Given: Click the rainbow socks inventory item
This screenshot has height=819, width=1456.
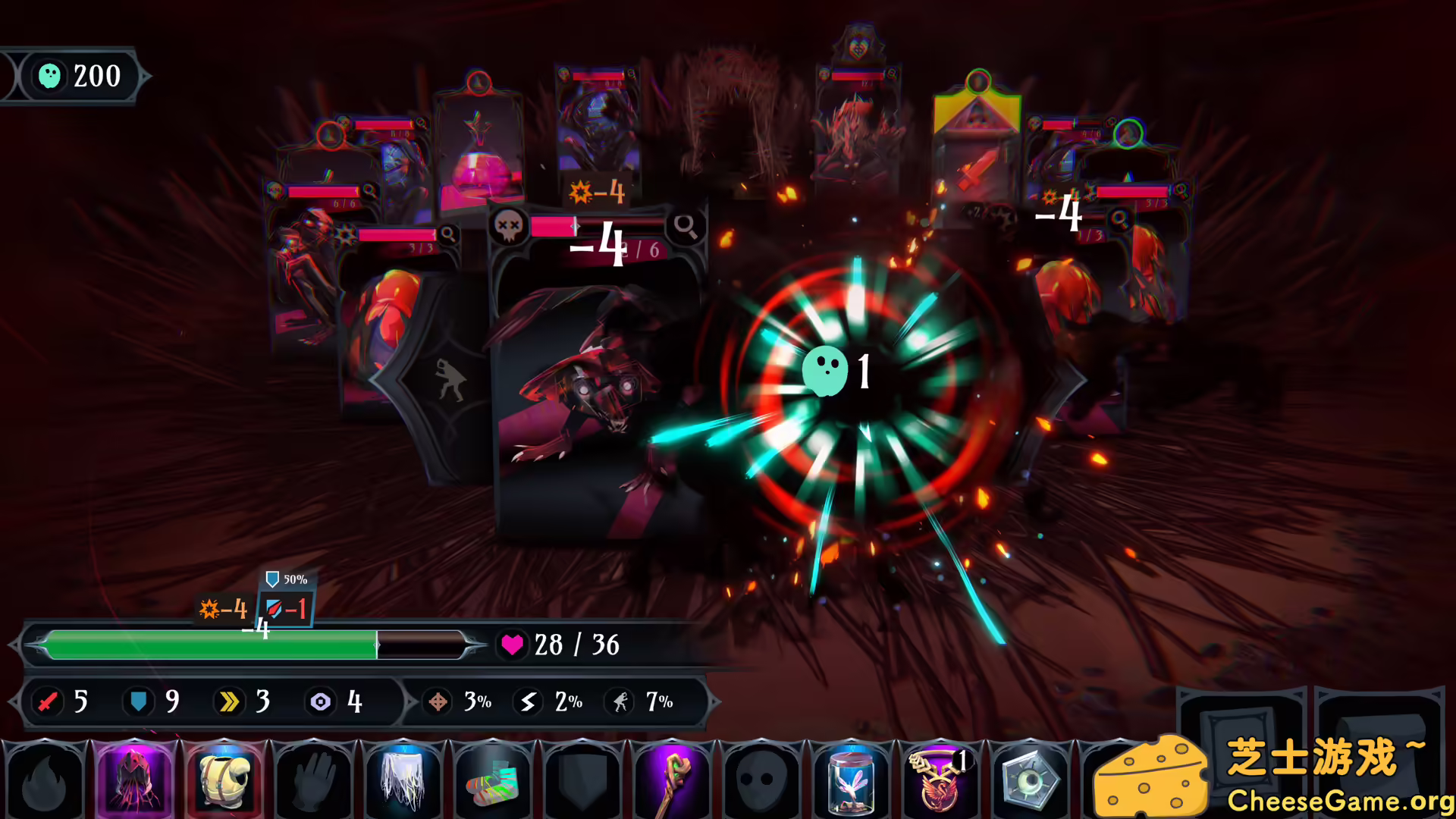Looking at the screenshot, I should [x=493, y=783].
